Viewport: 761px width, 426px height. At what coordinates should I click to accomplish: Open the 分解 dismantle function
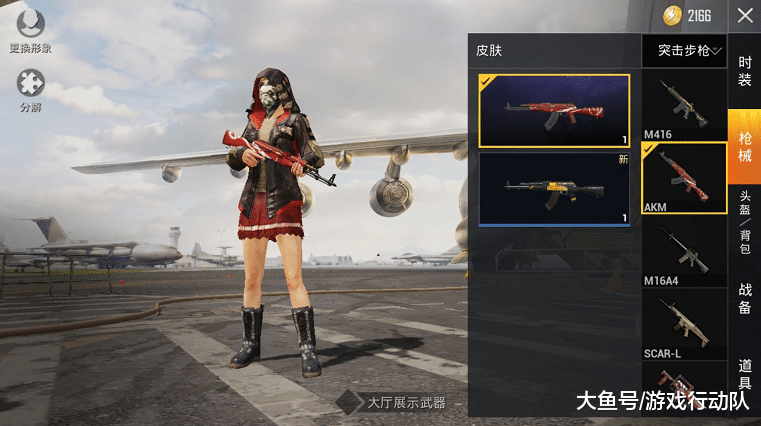31,88
